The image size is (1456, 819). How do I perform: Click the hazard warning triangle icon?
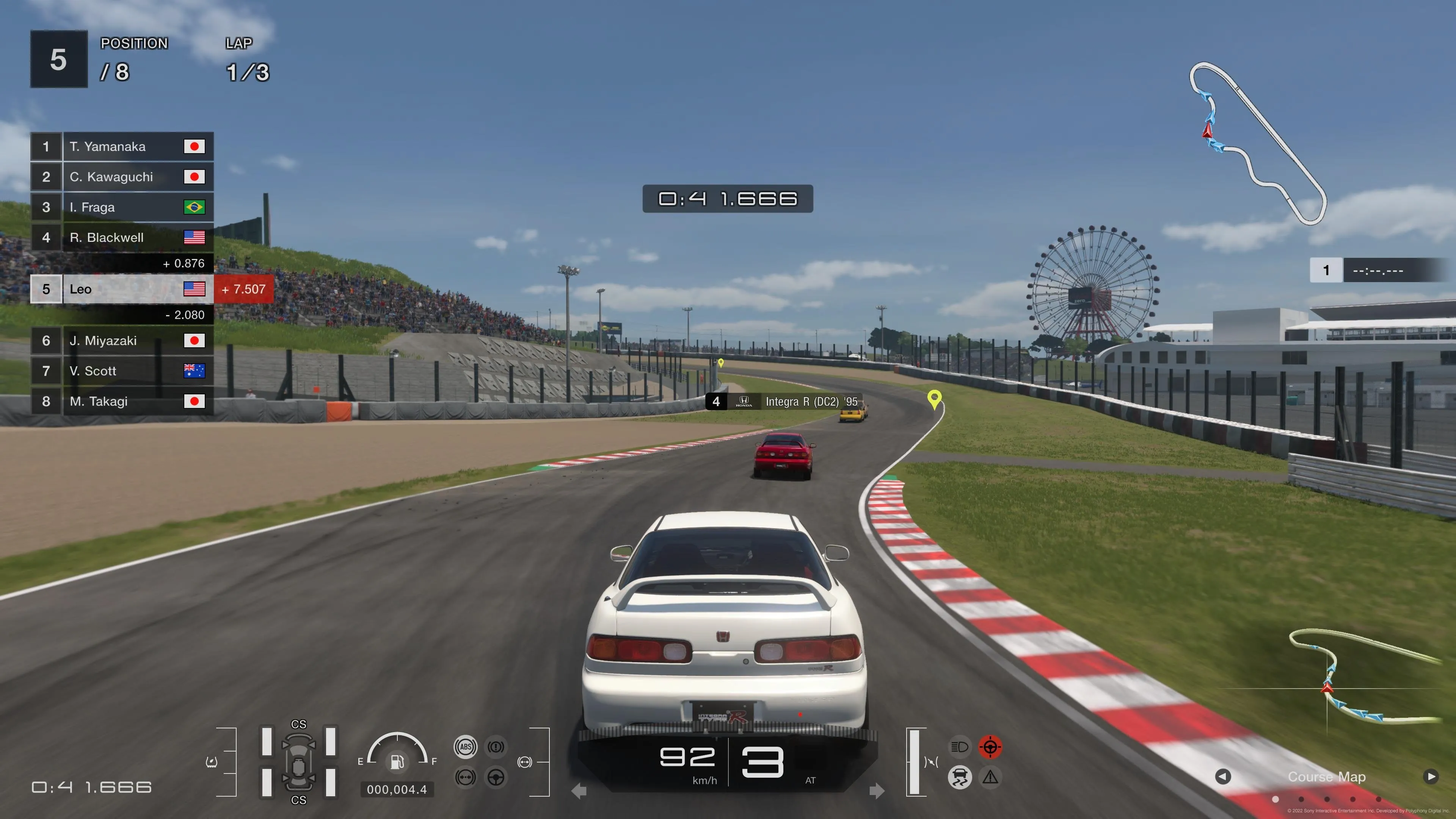pos(990,778)
